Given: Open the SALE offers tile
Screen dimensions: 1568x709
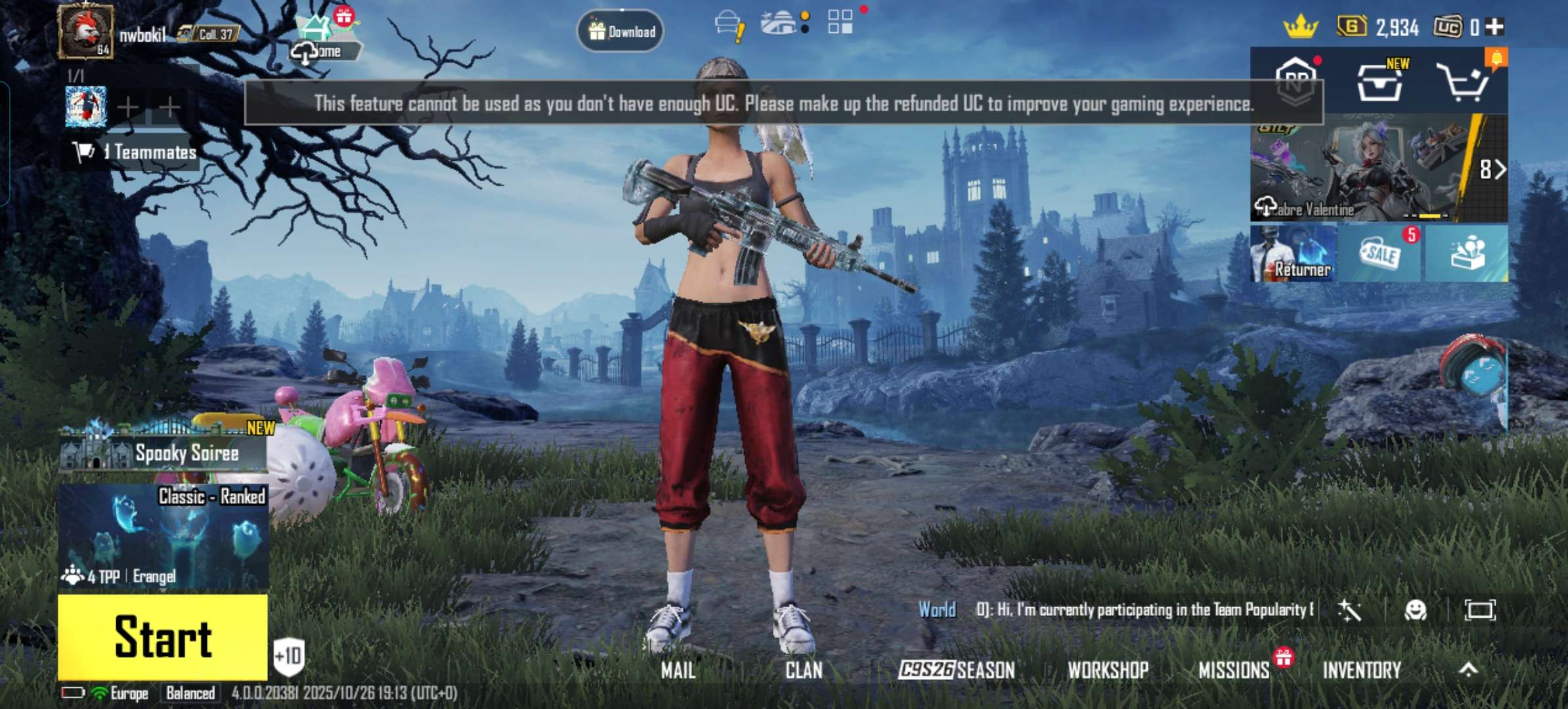Looking at the screenshot, I should (1380, 253).
